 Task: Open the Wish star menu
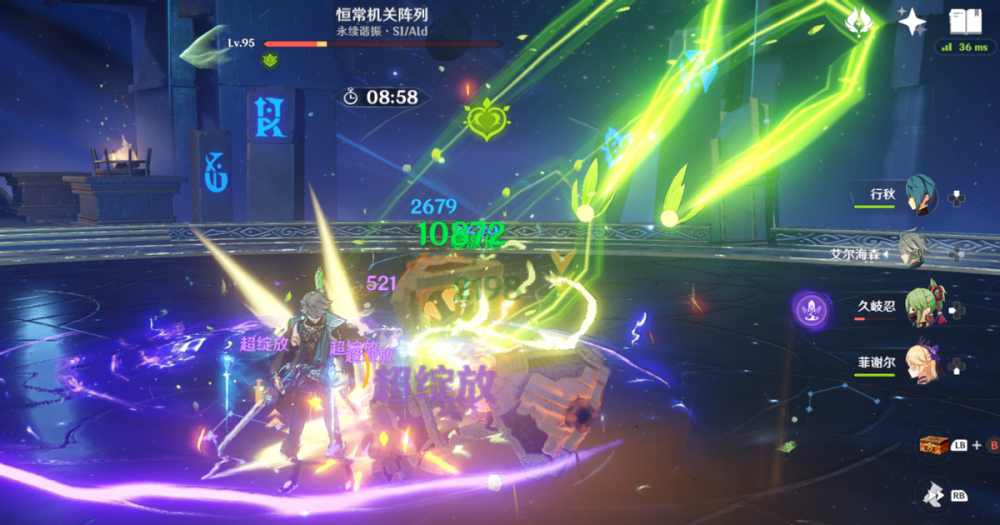click(x=911, y=22)
